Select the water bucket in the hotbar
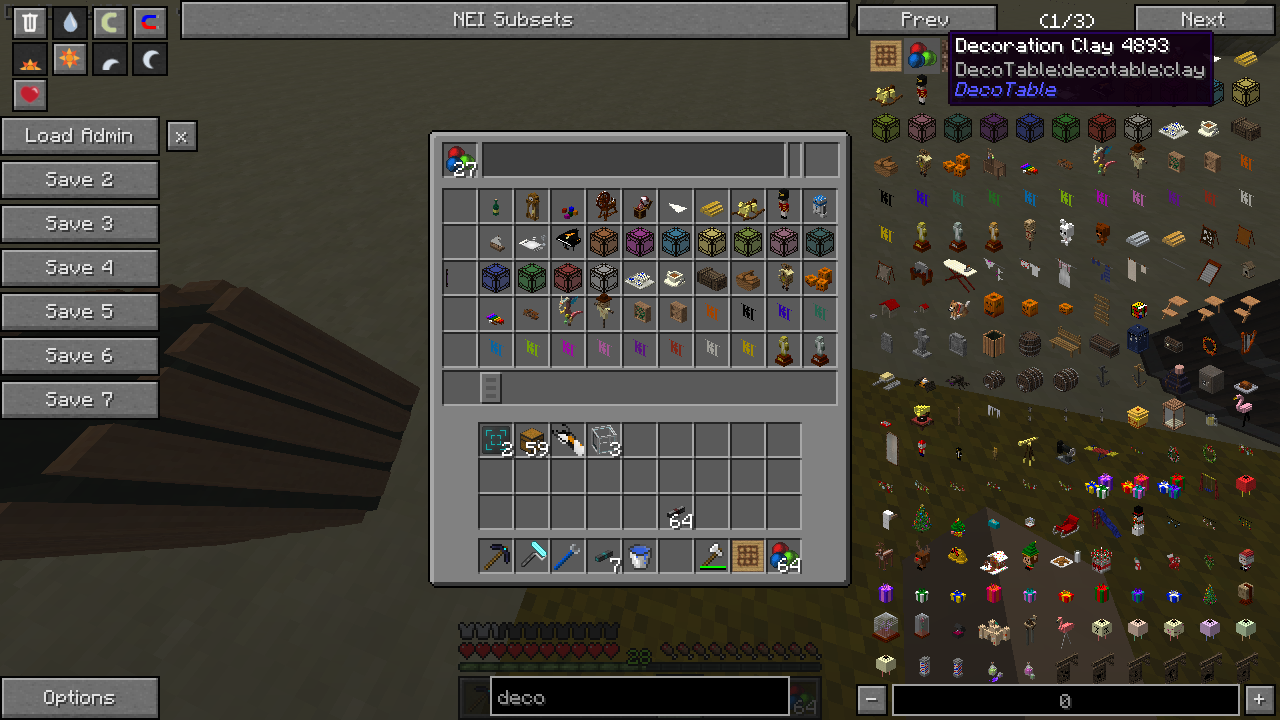The width and height of the screenshot is (1280, 720). 640,556
